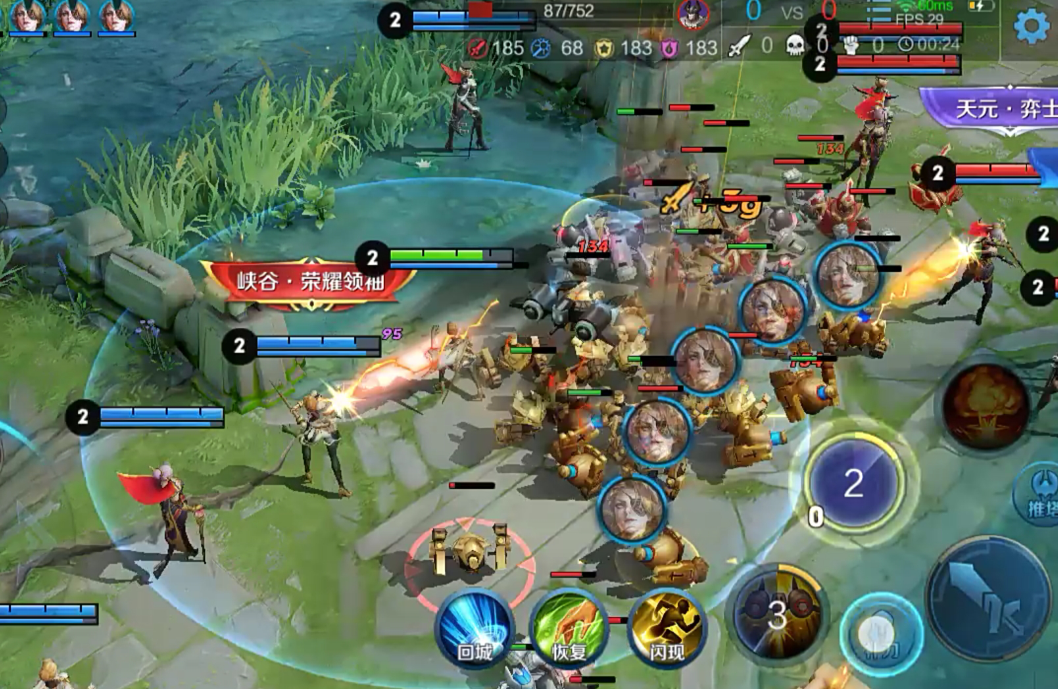Activate the 回城 recall spell
The width and height of the screenshot is (1058, 689).
[475, 627]
